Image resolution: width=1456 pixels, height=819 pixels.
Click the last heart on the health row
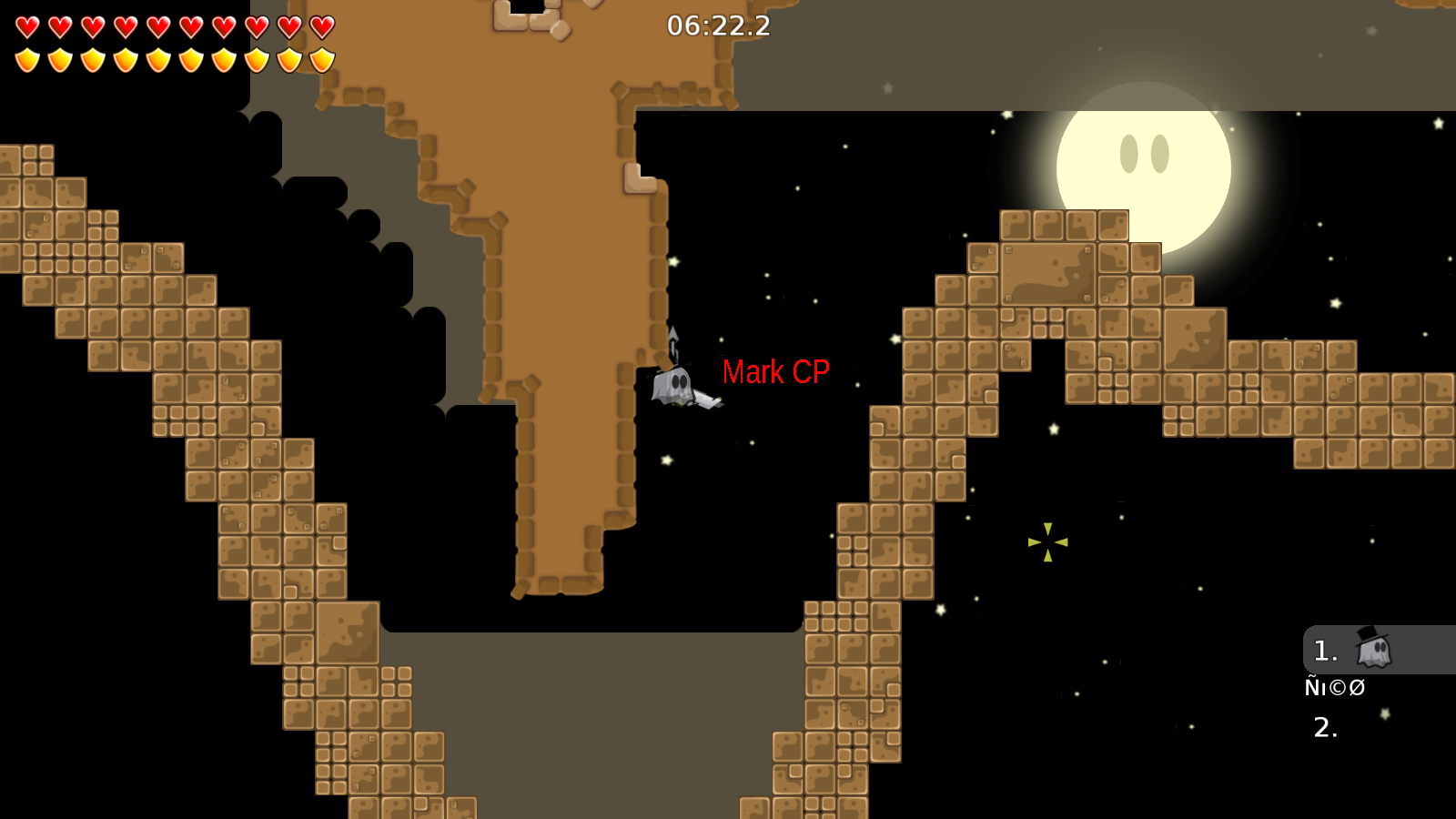click(x=323, y=26)
